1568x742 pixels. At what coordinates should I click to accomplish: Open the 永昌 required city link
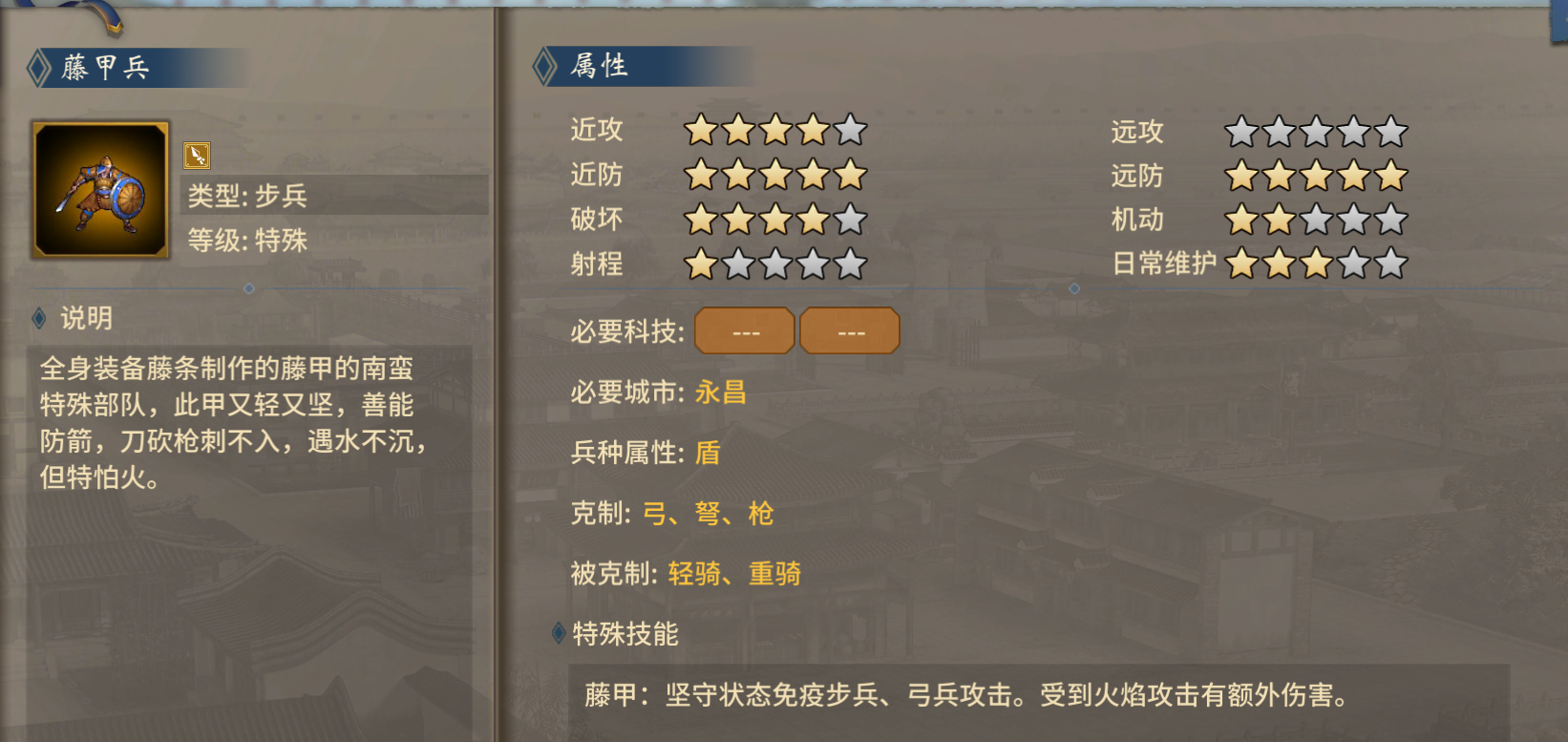click(723, 392)
